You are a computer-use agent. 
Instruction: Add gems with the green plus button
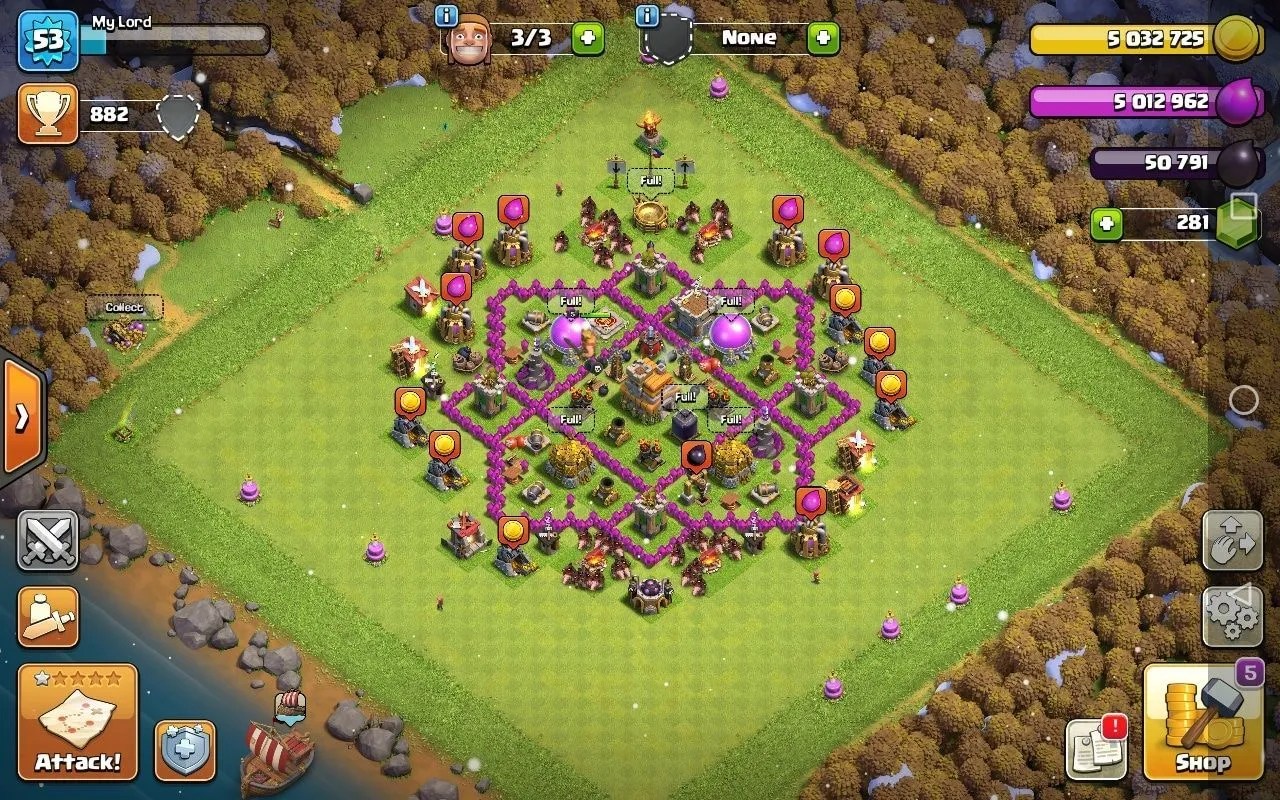[x=1105, y=223]
